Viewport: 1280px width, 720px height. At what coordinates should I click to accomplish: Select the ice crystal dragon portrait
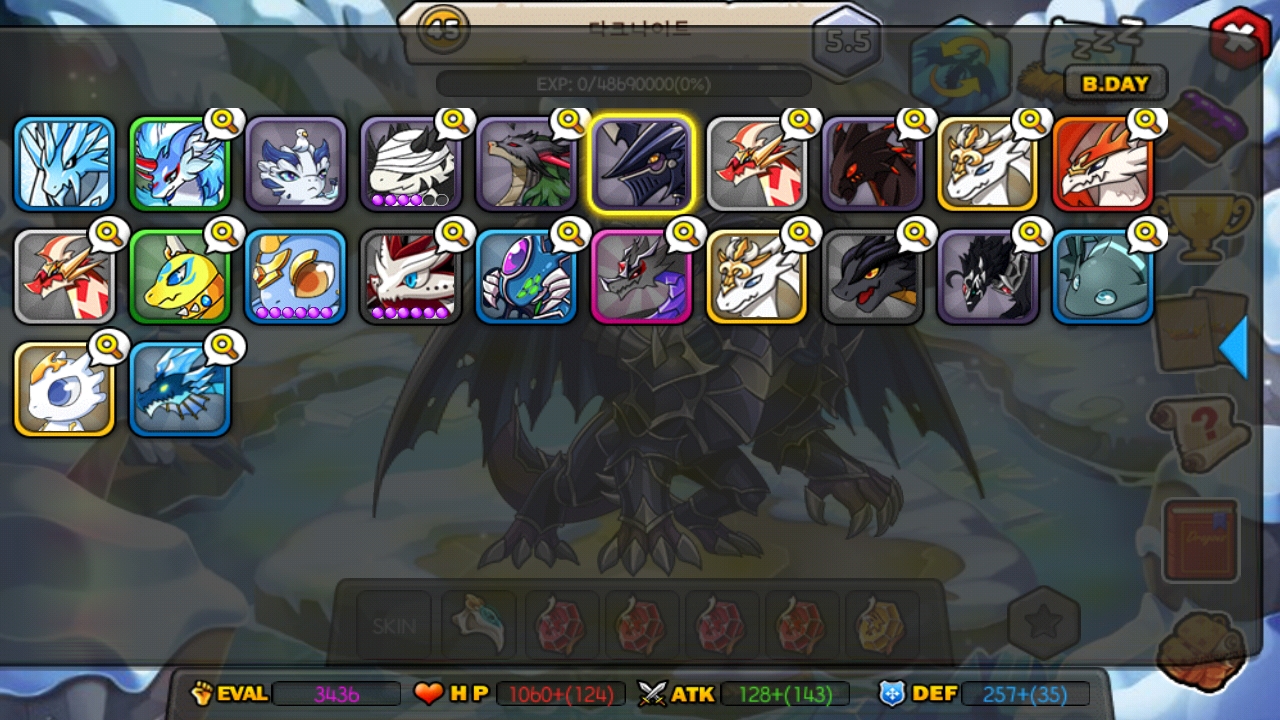click(x=64, y=164)
